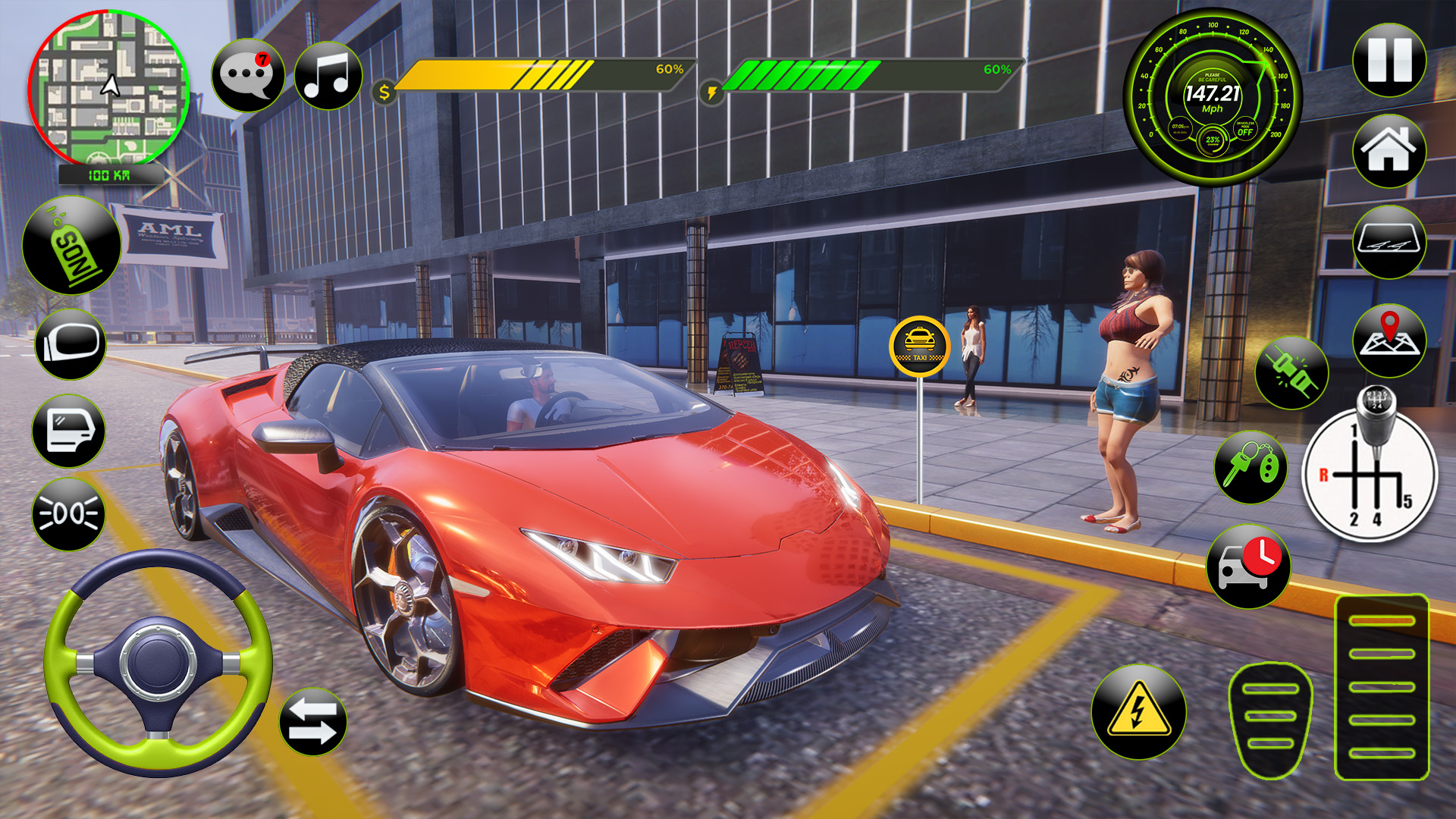
Task: Select the music note icon
Action: click(325, 74)
